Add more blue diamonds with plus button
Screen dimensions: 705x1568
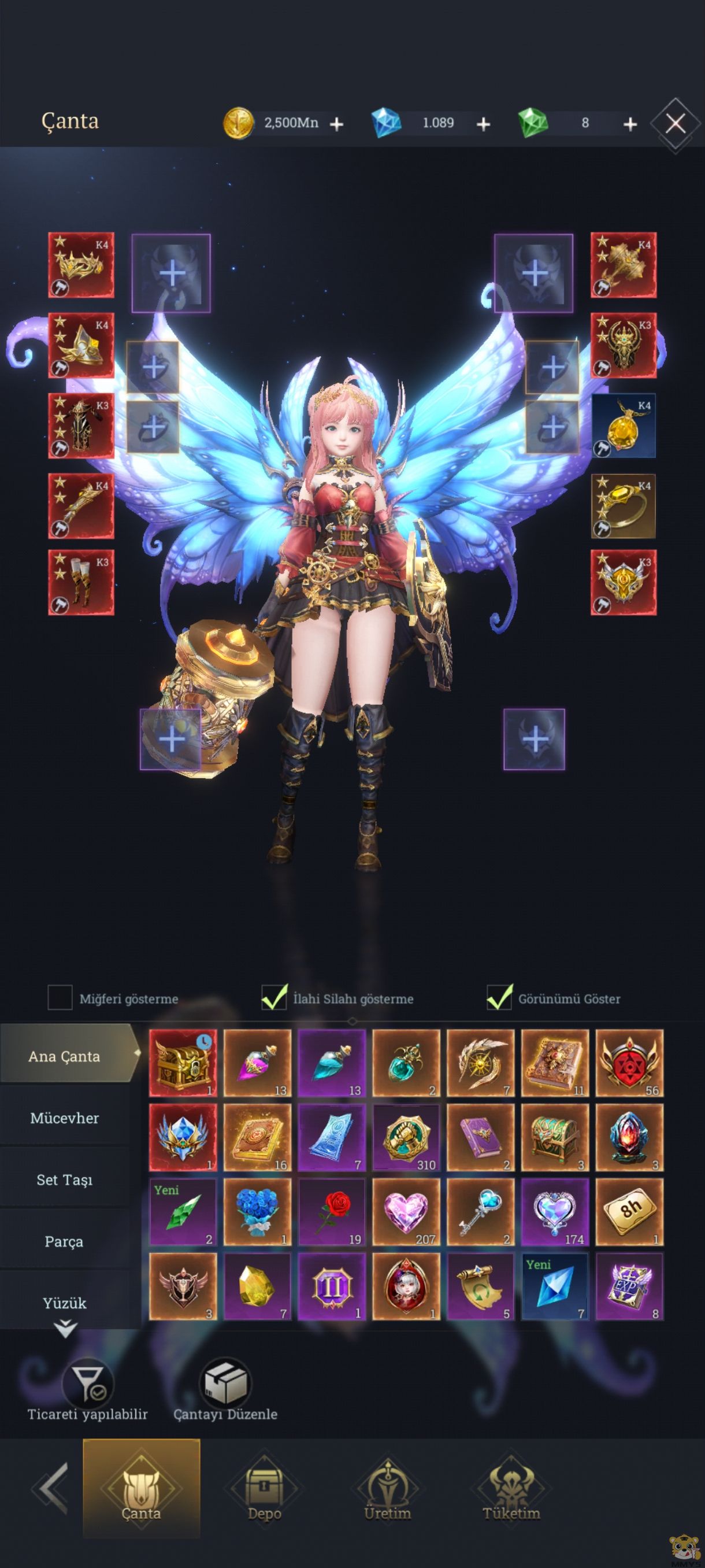pos(483,124)
